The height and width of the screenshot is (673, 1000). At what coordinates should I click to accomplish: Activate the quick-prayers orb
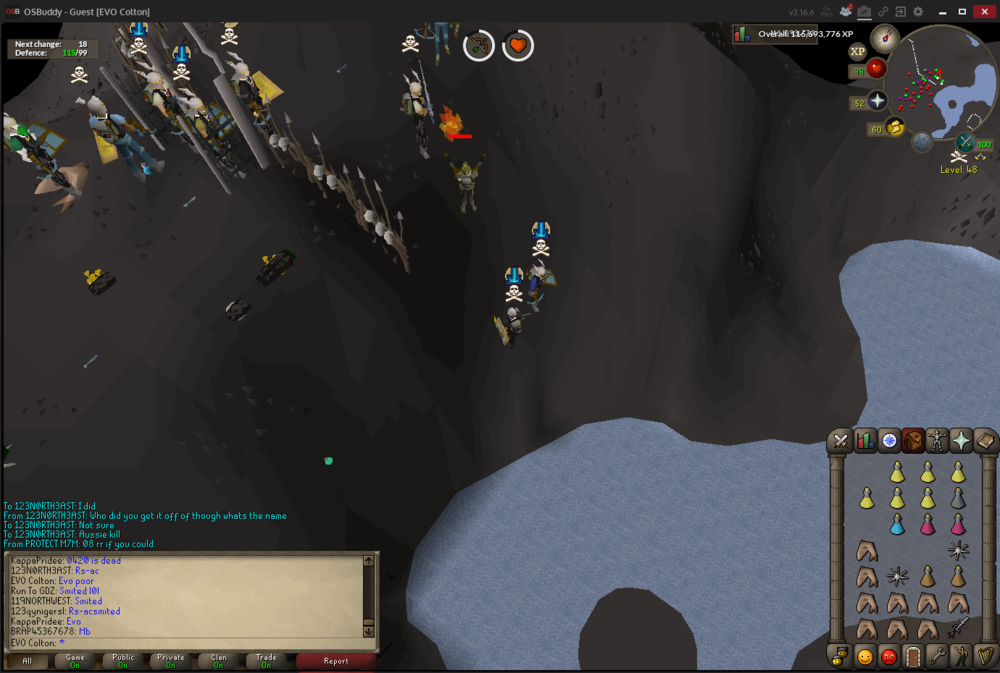click(877, 101)
